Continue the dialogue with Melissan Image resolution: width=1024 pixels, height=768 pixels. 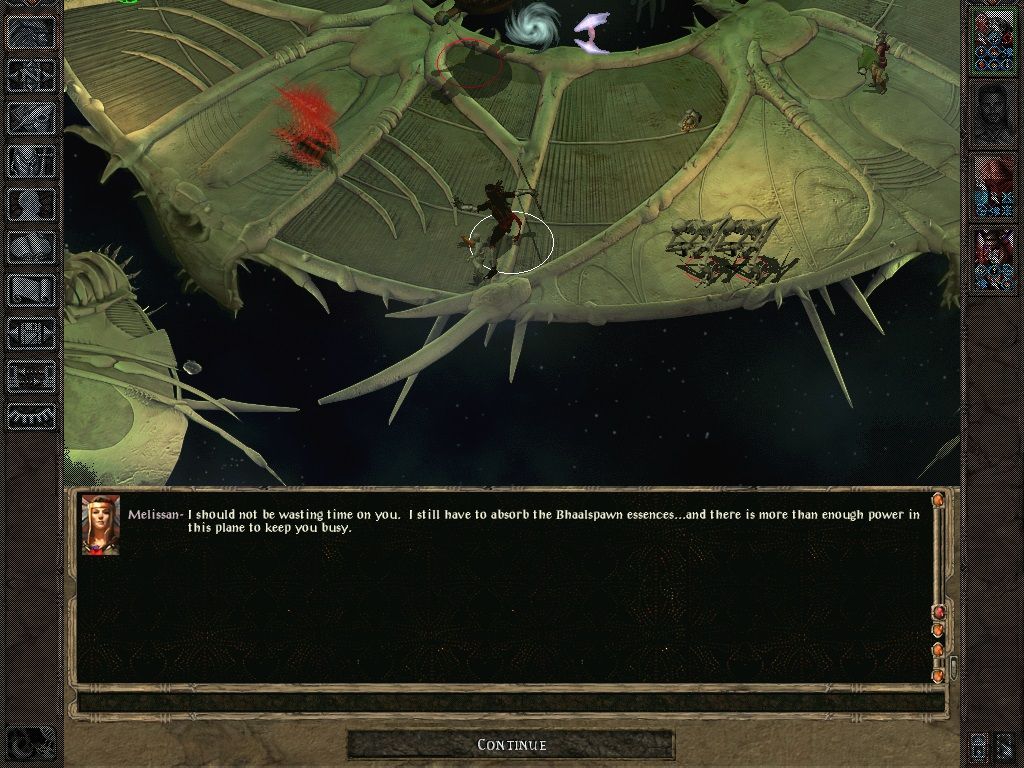[x=511, y=745]
